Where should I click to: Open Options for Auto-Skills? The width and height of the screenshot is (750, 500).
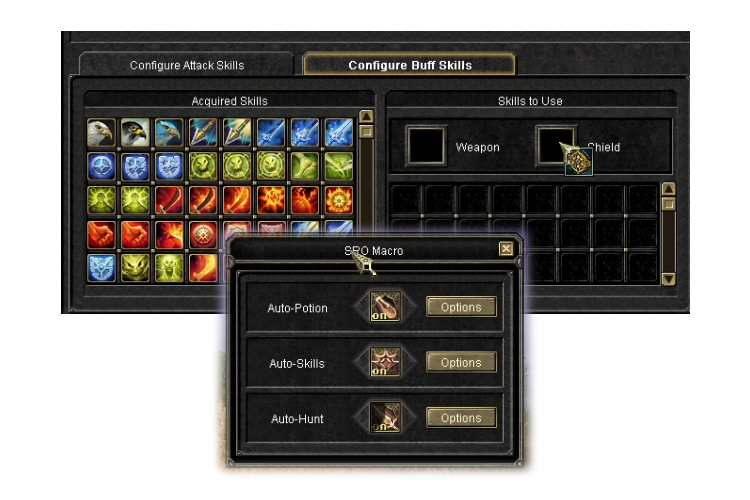(x=461, y=363)
